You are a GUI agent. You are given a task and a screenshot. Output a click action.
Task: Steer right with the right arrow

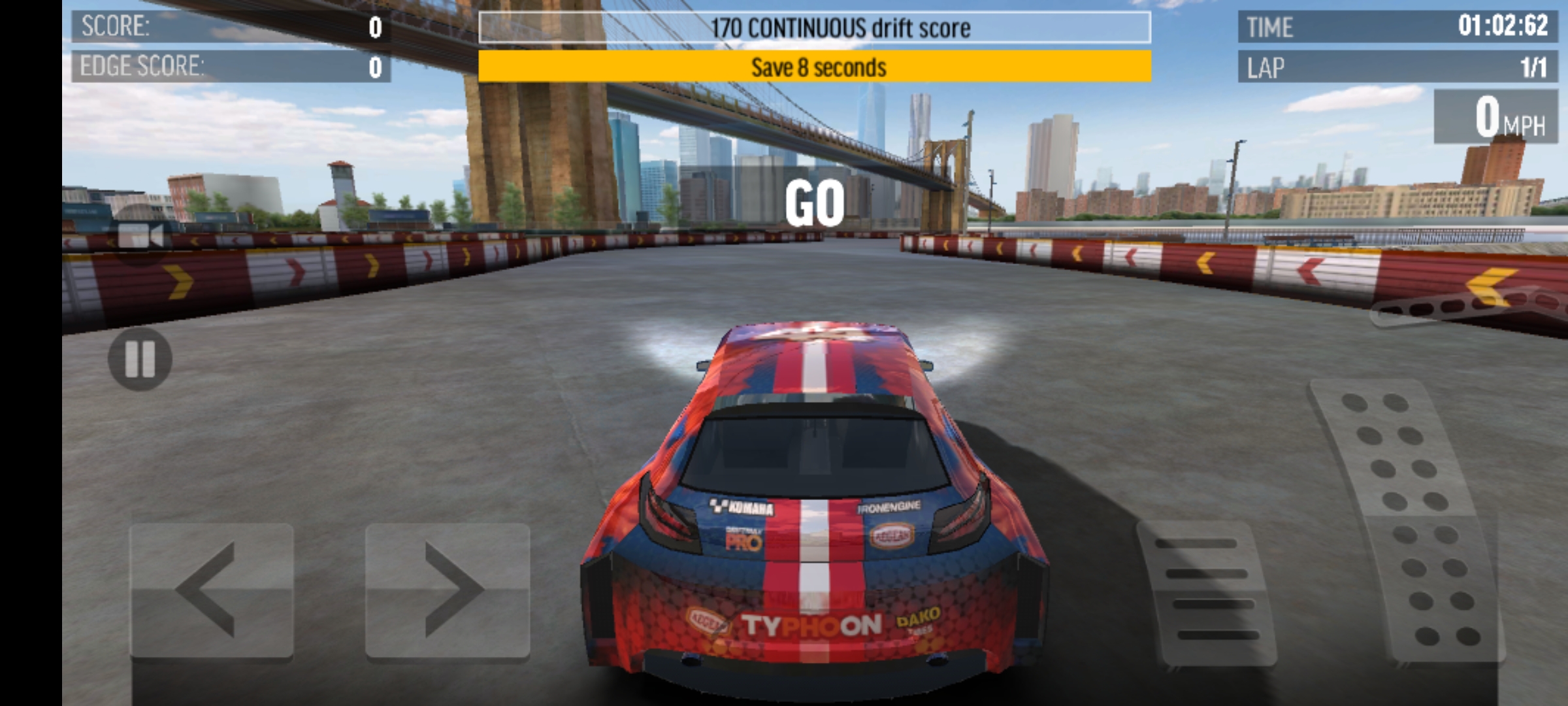(448, 590)
